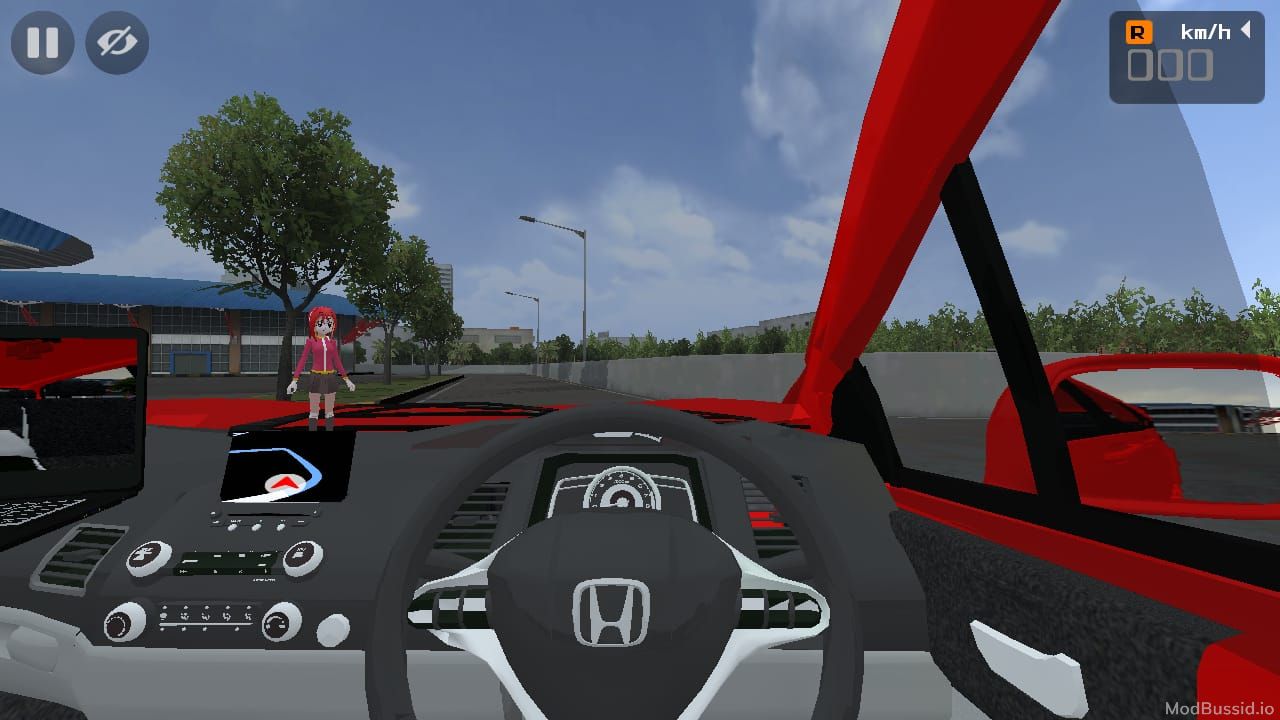Click the 000 speed readout display
This screenshot has height=720, width=1280.
(x=1172, y=66)
